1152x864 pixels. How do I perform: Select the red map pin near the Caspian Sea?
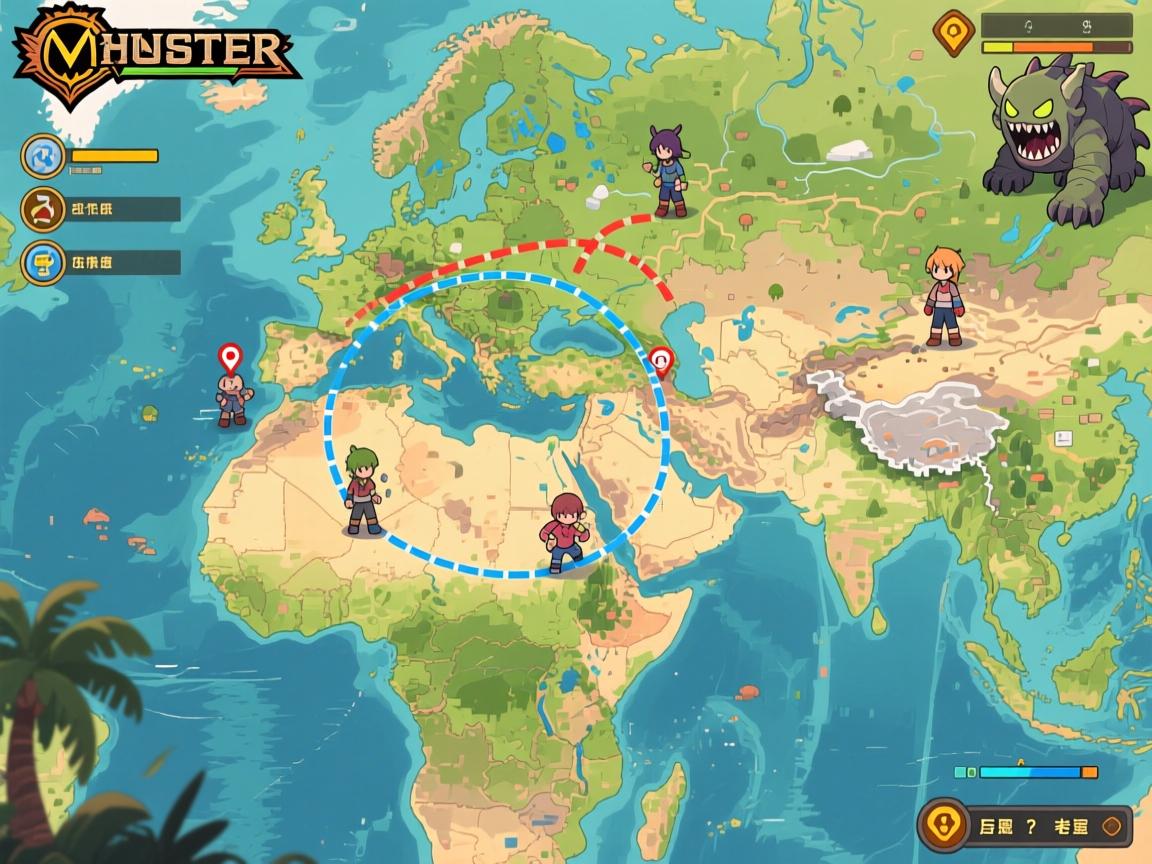(x=661, y=361)
